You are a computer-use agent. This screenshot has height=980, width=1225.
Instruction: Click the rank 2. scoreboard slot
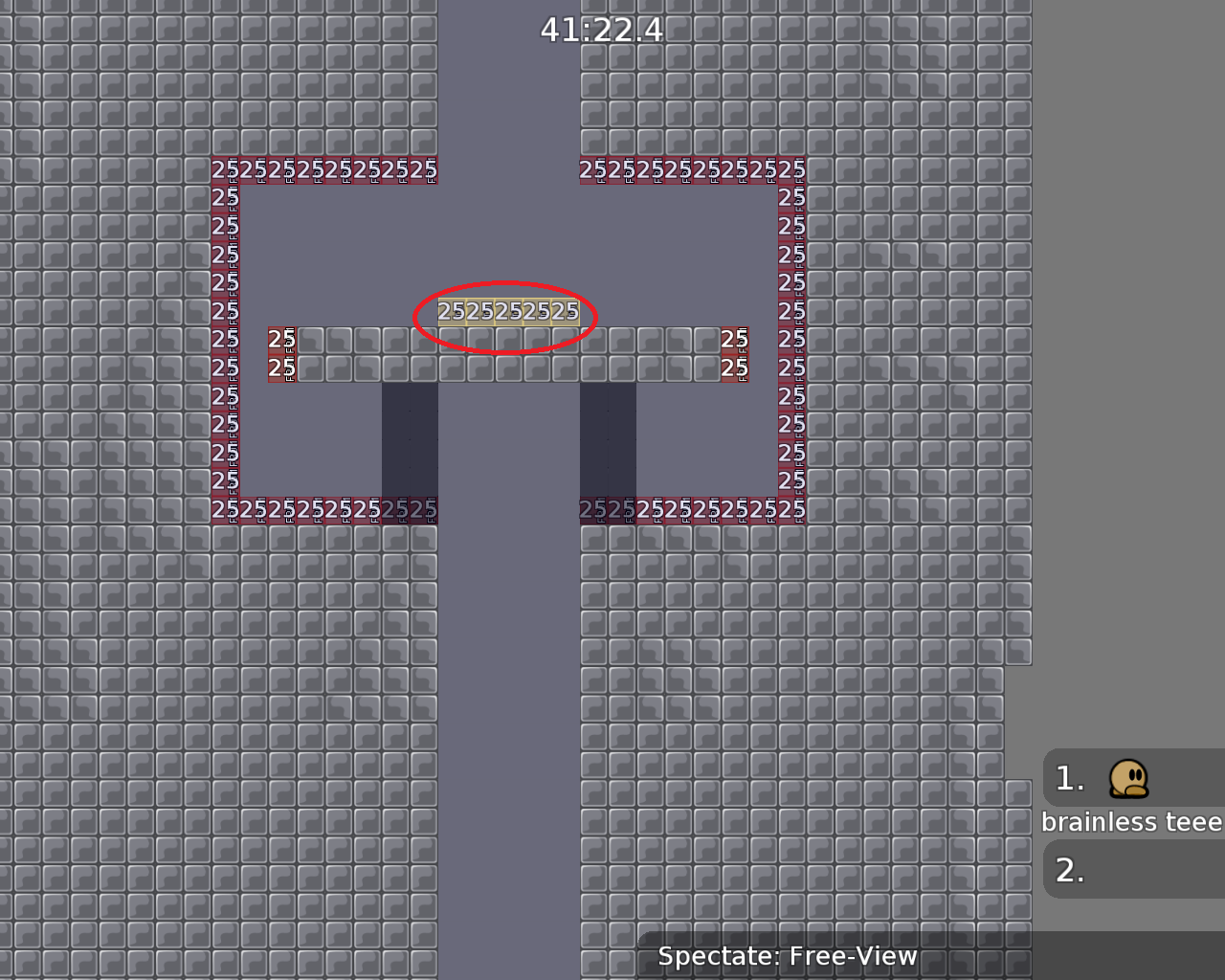pyautogui.click(x=1070, y=870)
